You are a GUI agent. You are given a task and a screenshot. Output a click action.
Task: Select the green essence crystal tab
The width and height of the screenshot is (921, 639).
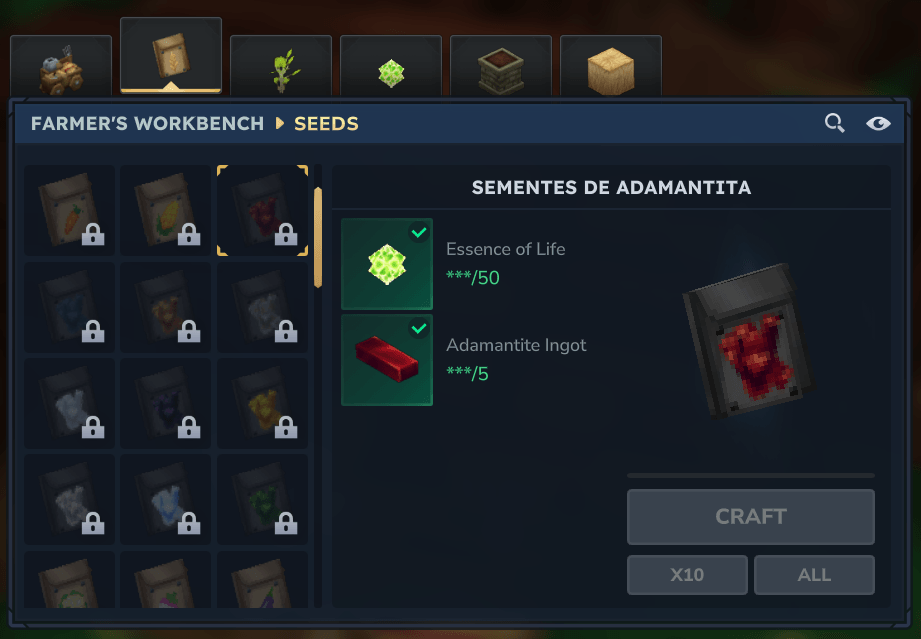pyautogui.click(x=391, y=66)
